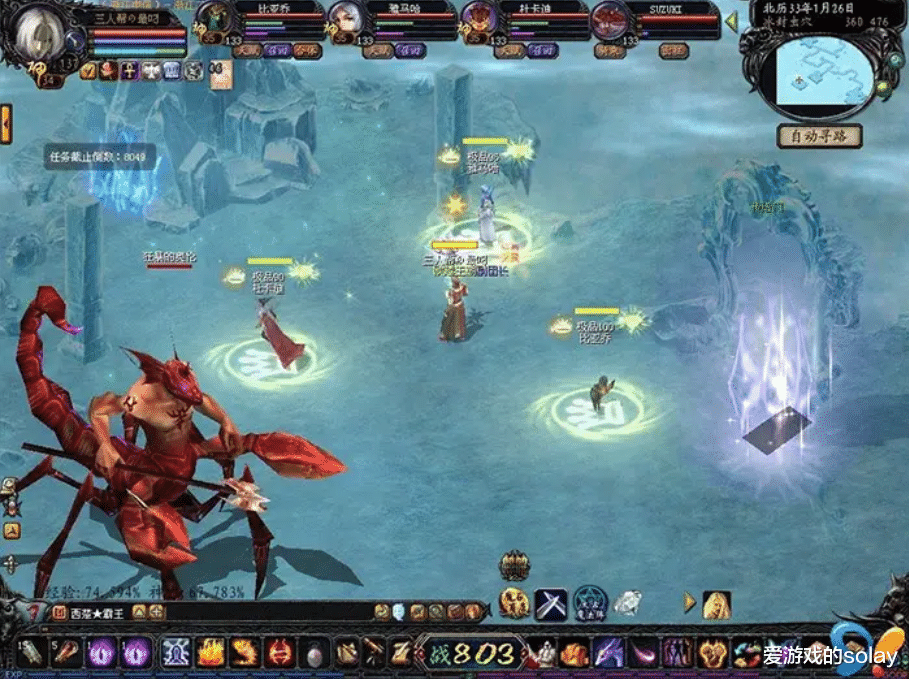909x679 pixels.
Task: Expand the orange tab on left edge
Action: click(x=6, y=124)
